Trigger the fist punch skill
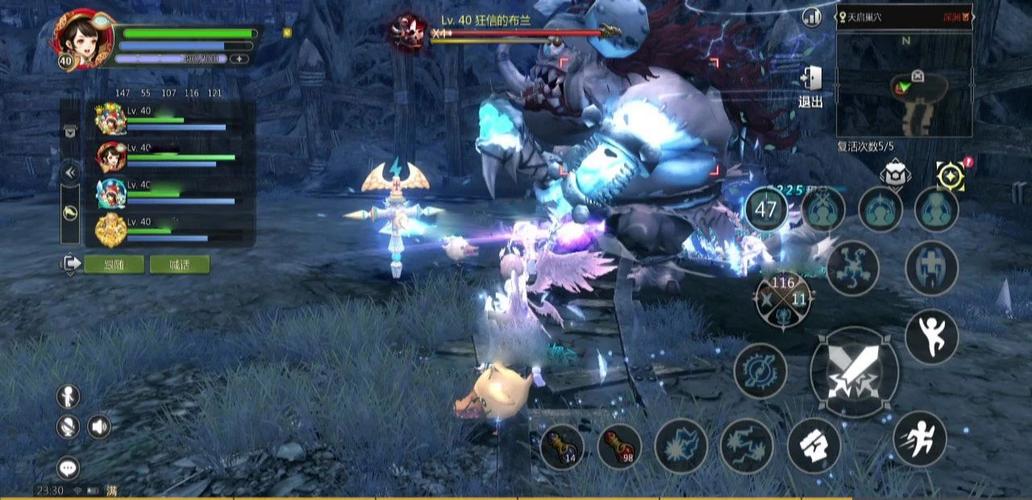Screen dimensions: 1032x500 point(813,445)
